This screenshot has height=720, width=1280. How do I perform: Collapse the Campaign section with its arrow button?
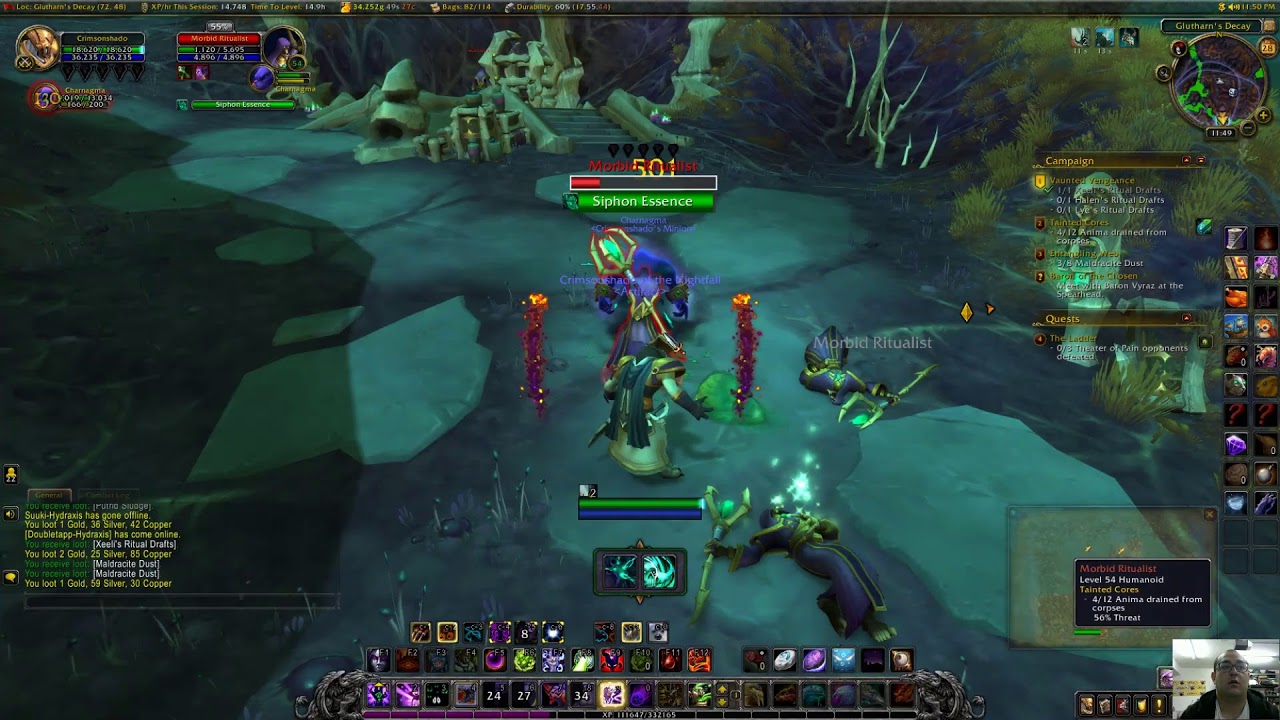[1185, 159]
